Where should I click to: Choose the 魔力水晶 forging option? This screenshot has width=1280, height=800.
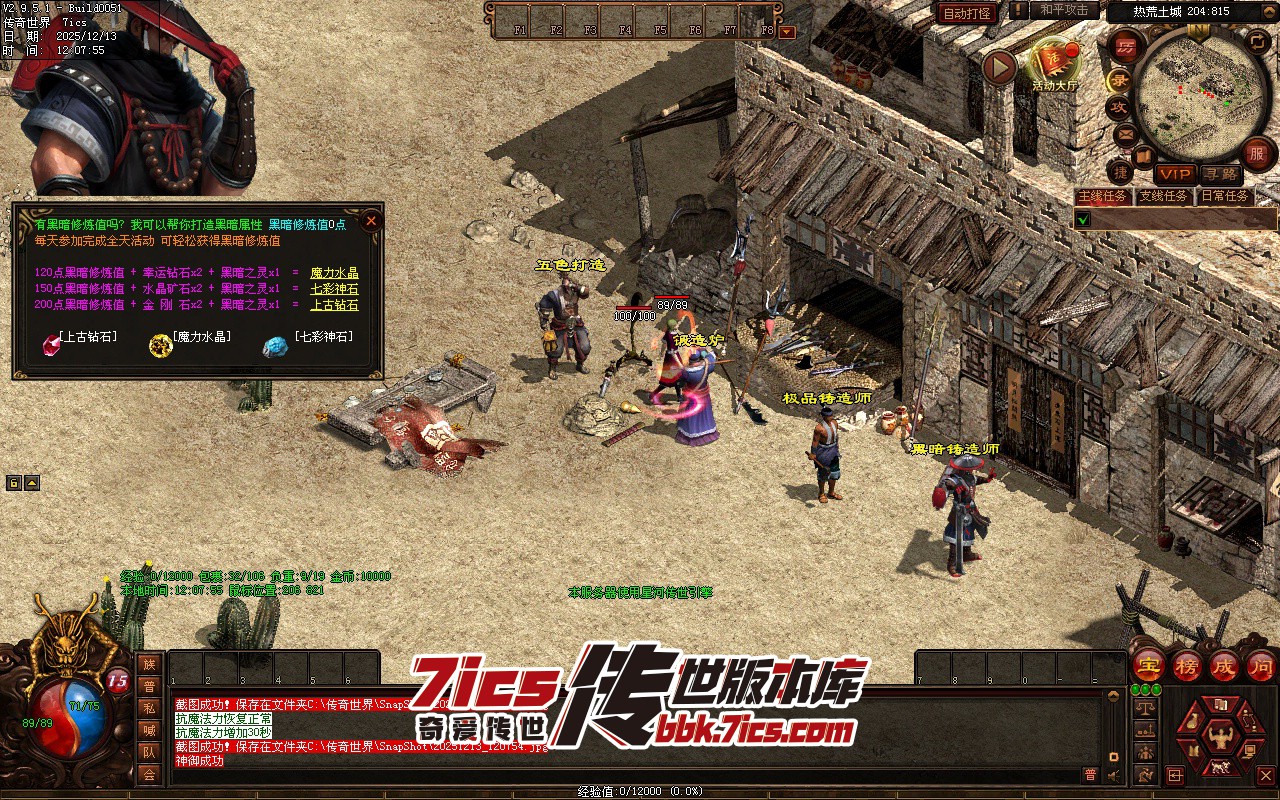(x=334, y=273)
